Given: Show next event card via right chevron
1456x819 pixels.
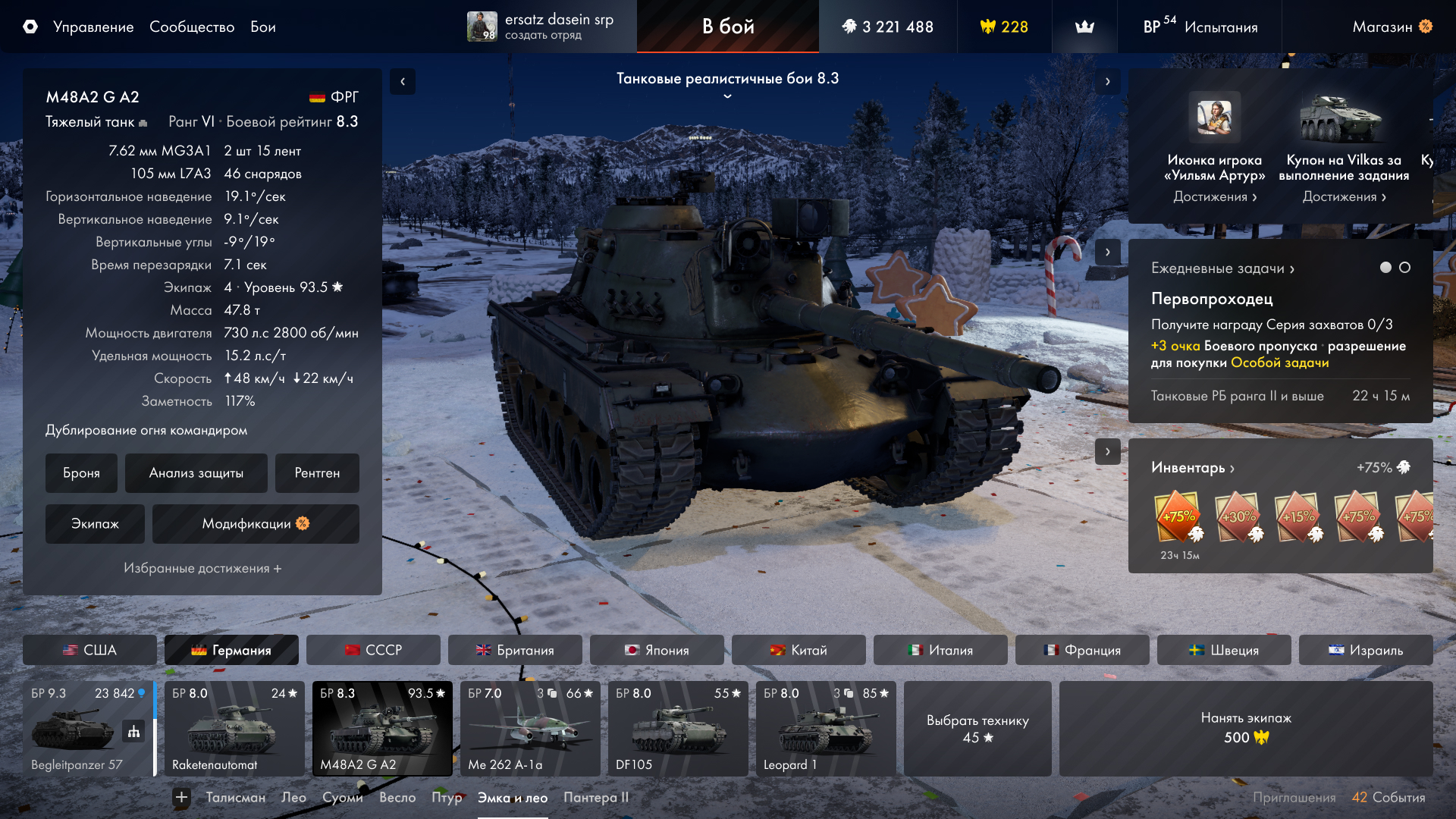Looking at the screenshot, I should point(1109,80).
